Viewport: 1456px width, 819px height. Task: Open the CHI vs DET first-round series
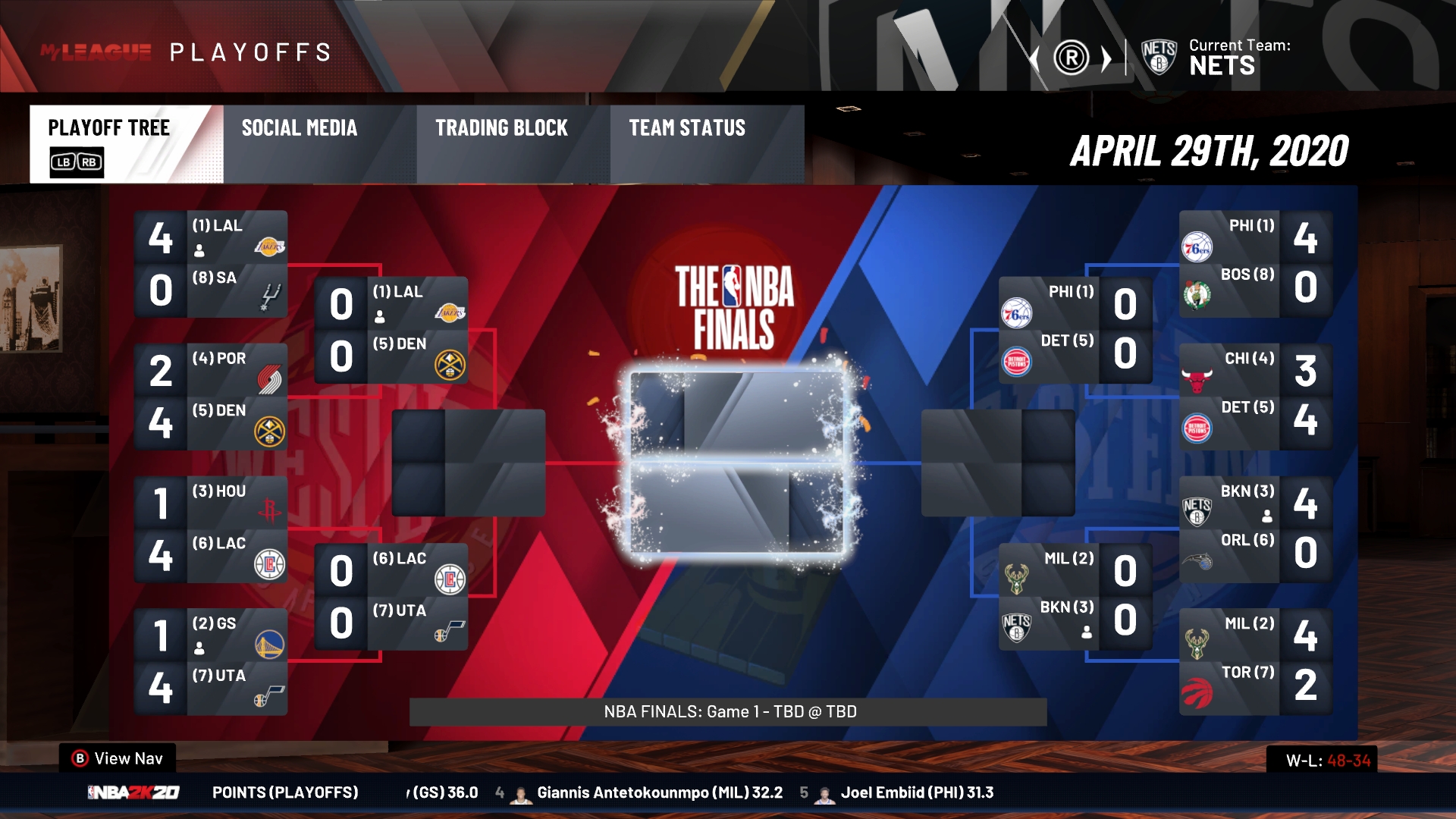pyautogui.click(x=1255, y=397)
